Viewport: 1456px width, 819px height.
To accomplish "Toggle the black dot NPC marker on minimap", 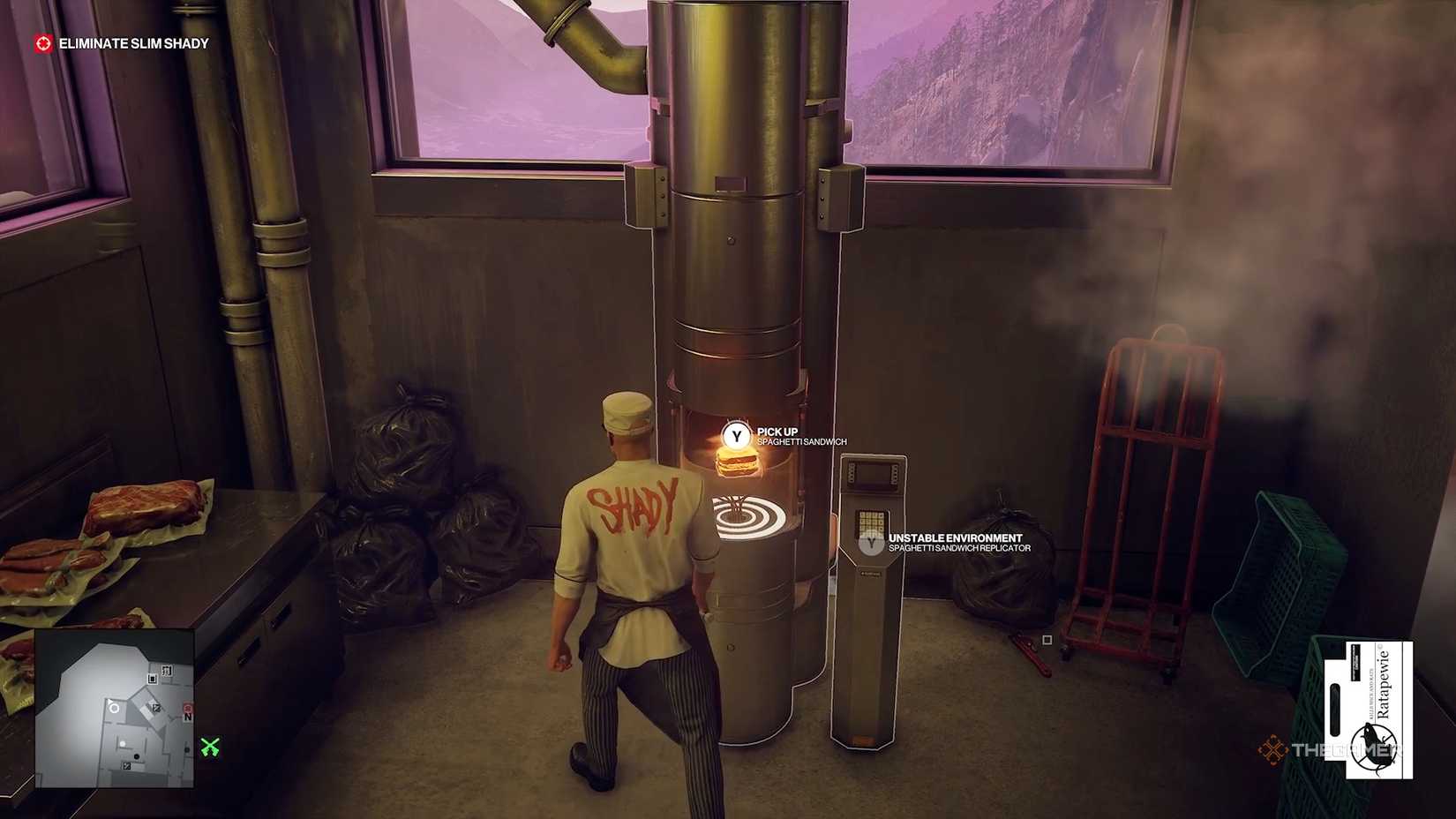I will [137, 755].
